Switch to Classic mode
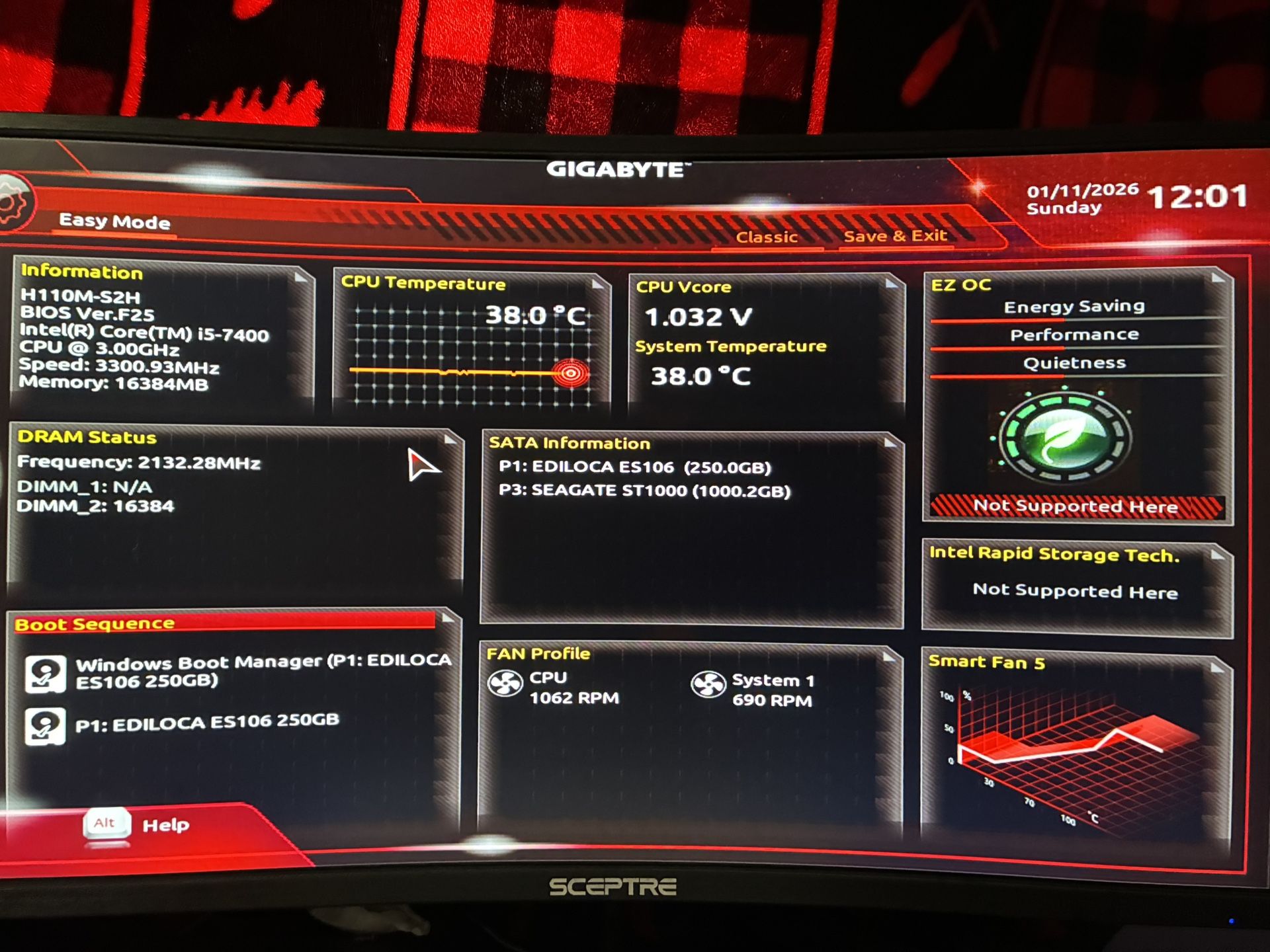The image size is (1270, 952). click(767, 237)
